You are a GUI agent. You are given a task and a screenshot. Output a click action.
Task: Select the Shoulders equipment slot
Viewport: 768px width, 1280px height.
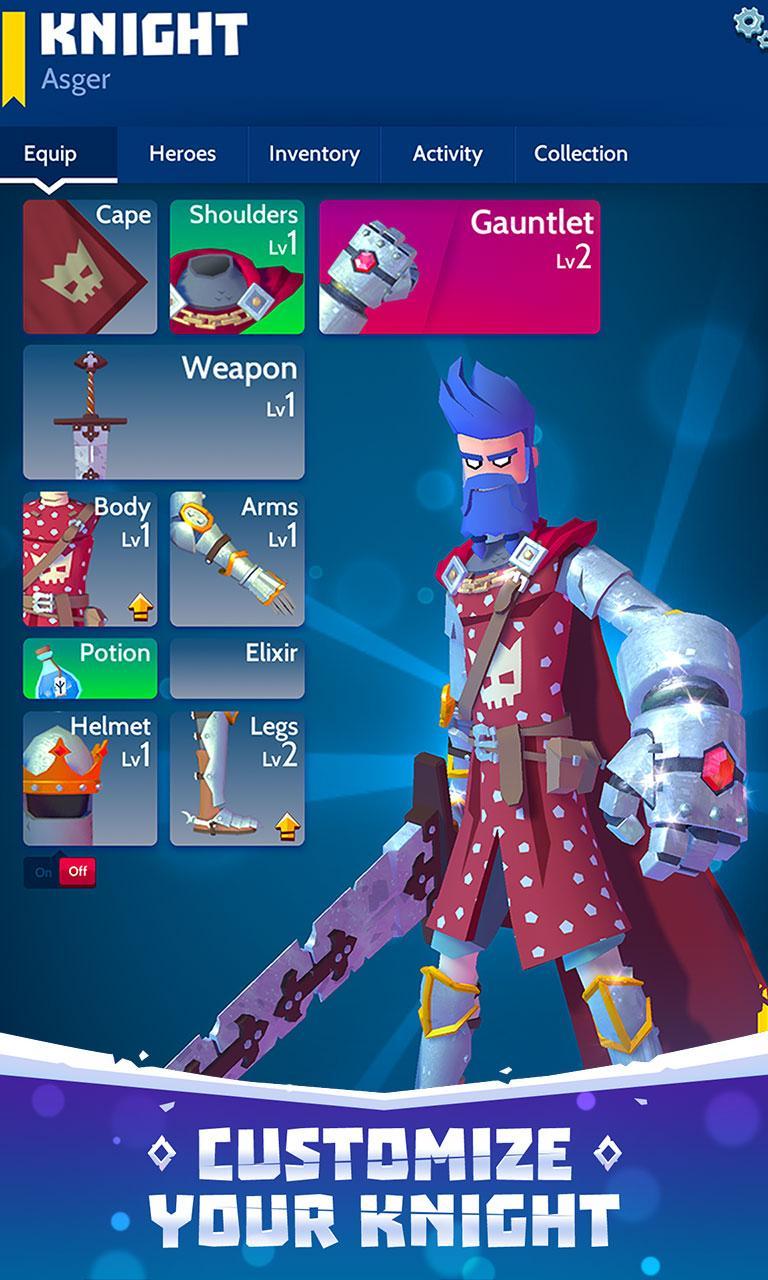tap(237, 266)
